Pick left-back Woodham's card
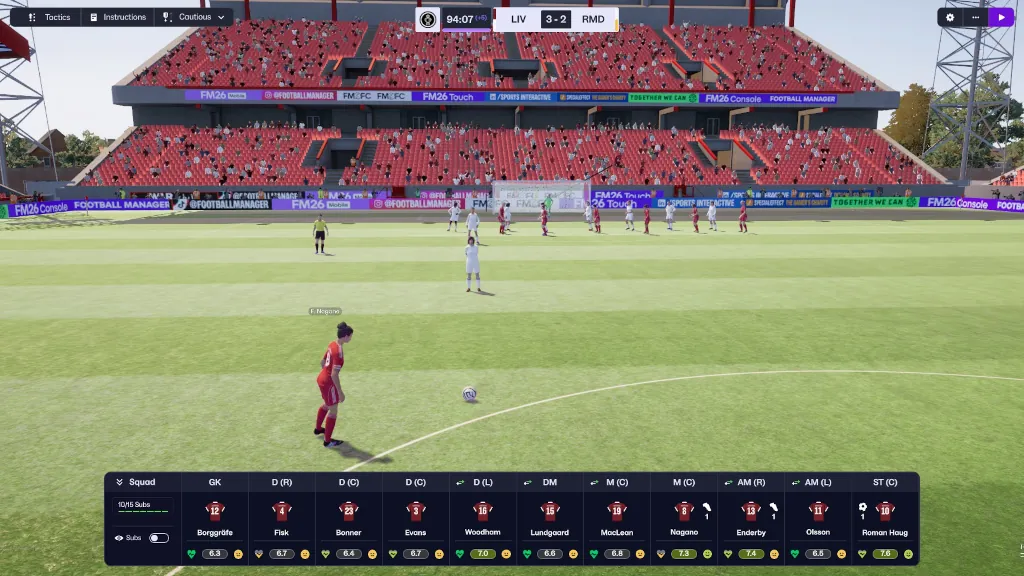The width and height of the screenshot is (1024, 576). pos(483,520)
